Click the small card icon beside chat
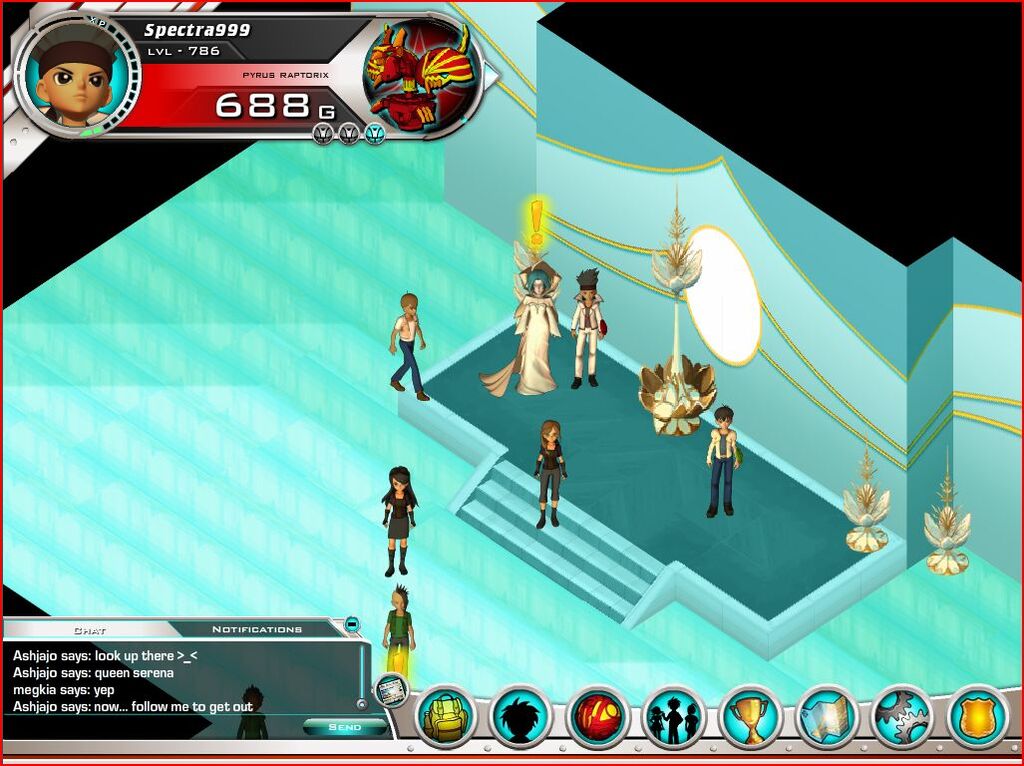 [390, 689]
